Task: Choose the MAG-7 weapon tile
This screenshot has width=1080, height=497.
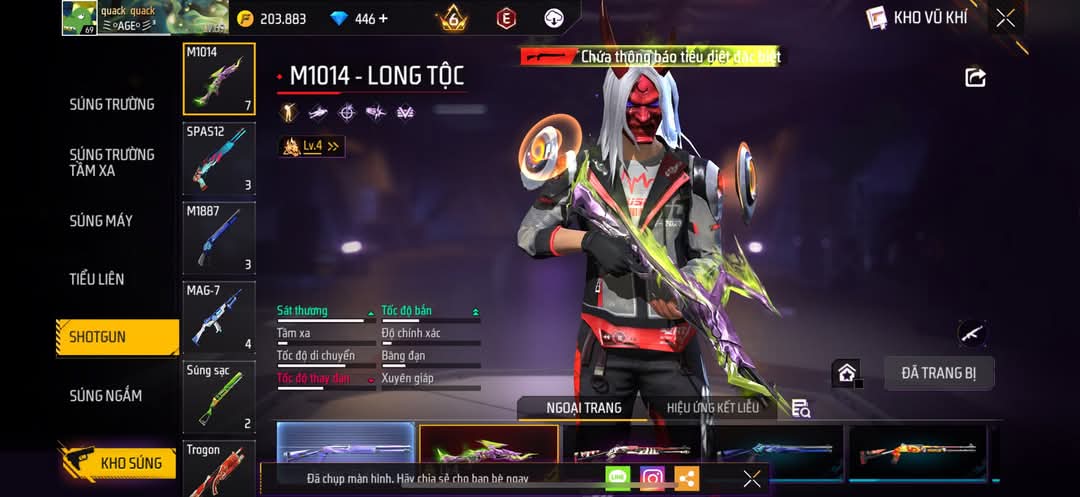Action: point(219,317)
